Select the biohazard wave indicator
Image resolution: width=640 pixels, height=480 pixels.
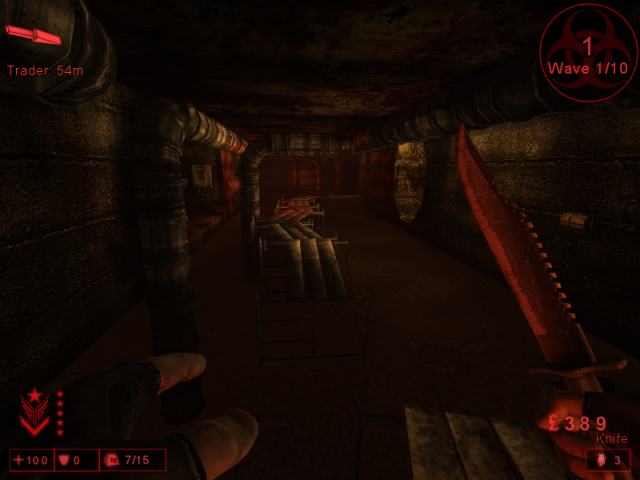click(x=588, y=53)
